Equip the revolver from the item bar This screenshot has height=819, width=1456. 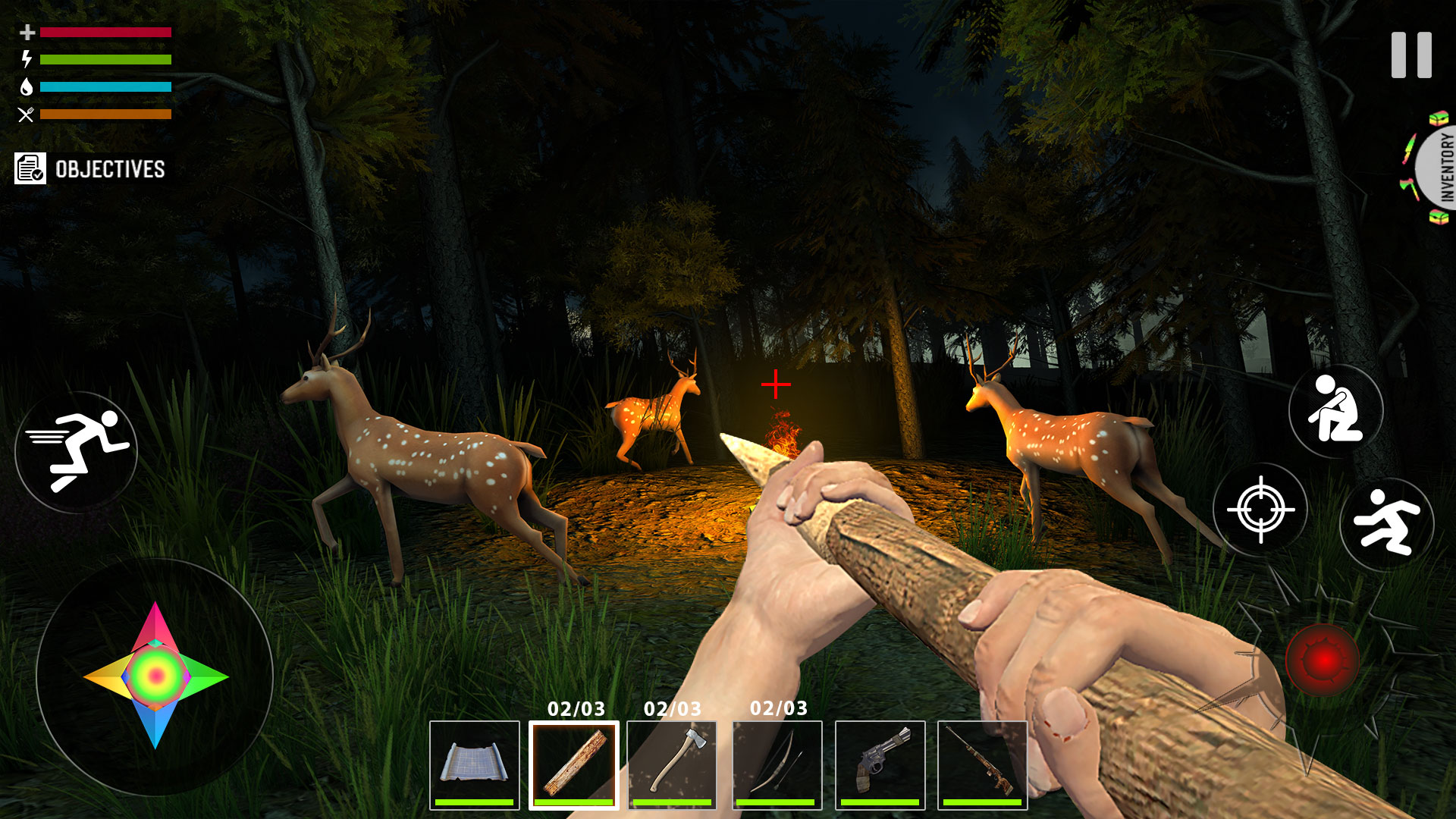(x=876, y=766)
